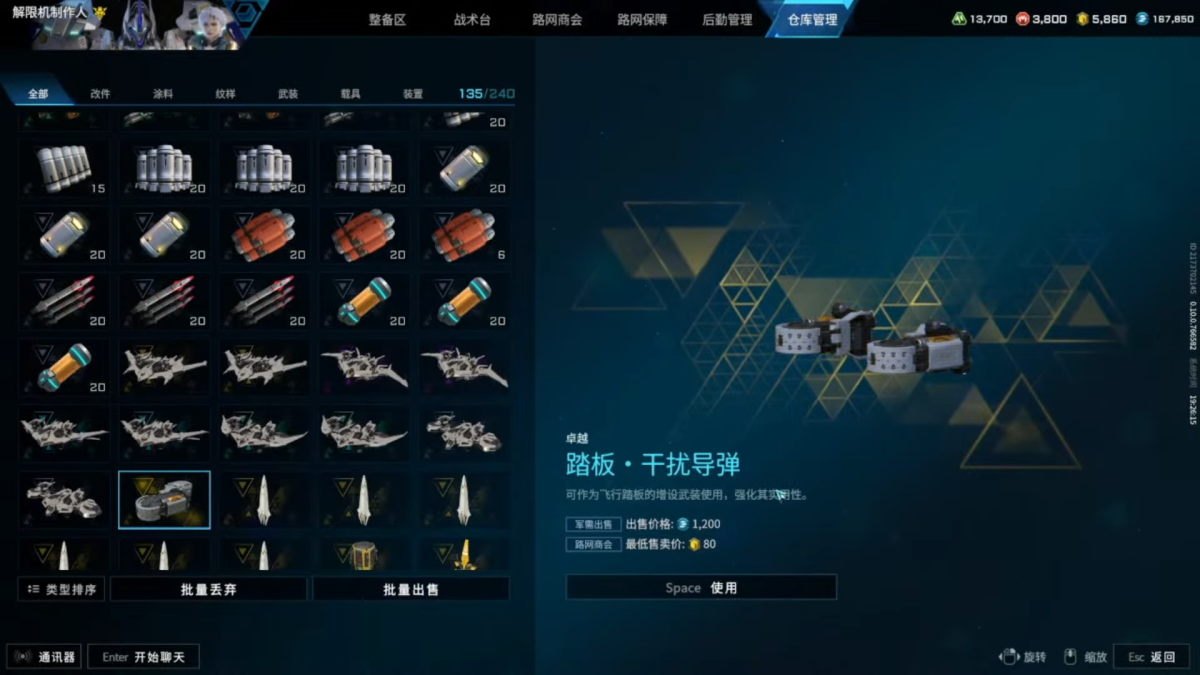The height and width of the screenshot is (675, 1200).
Task: Filter inventory by 涂料
Action: pyautogui.click(x=163, y=94)
